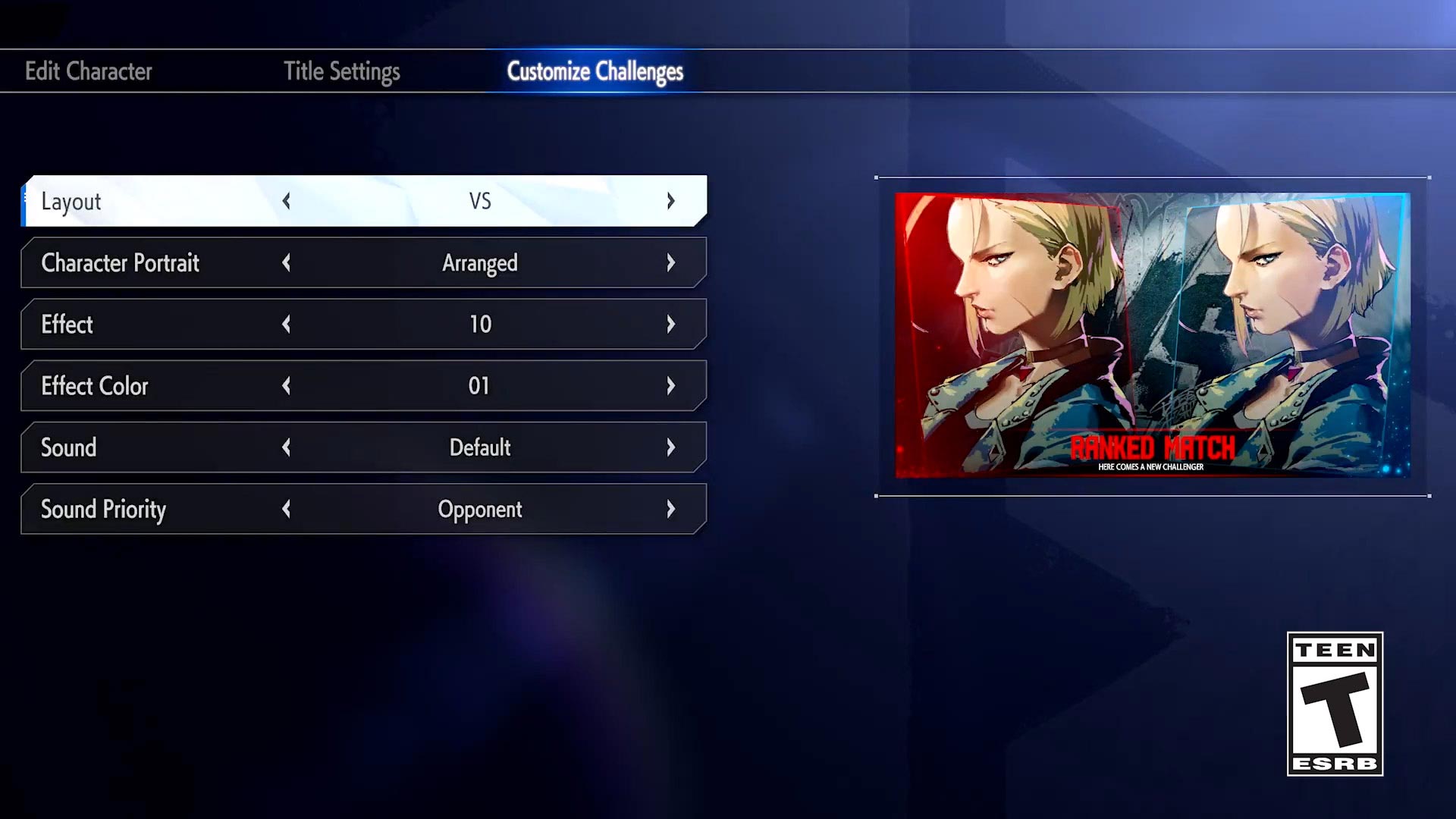This screenshot has width=1456, height=819.
Task: Cycle Character Portrait forward with right arrow
Action: [670, 262]
